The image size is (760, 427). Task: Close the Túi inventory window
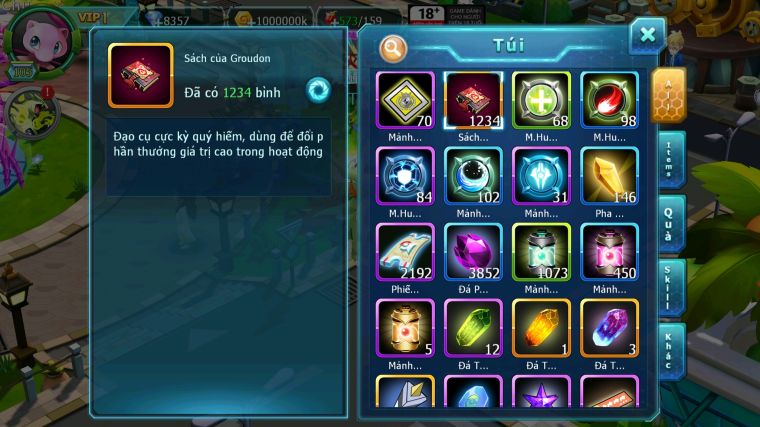click(x=647, y=37)
